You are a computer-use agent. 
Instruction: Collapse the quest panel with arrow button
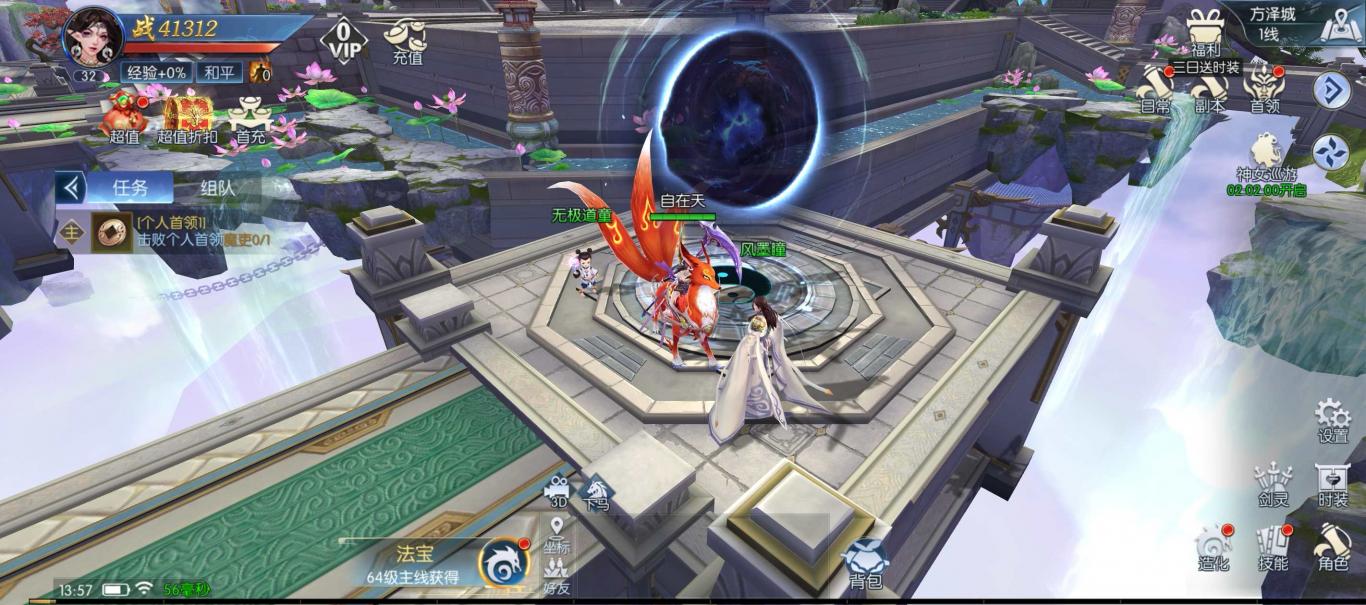pyautogui.click(x=70, y=187)
